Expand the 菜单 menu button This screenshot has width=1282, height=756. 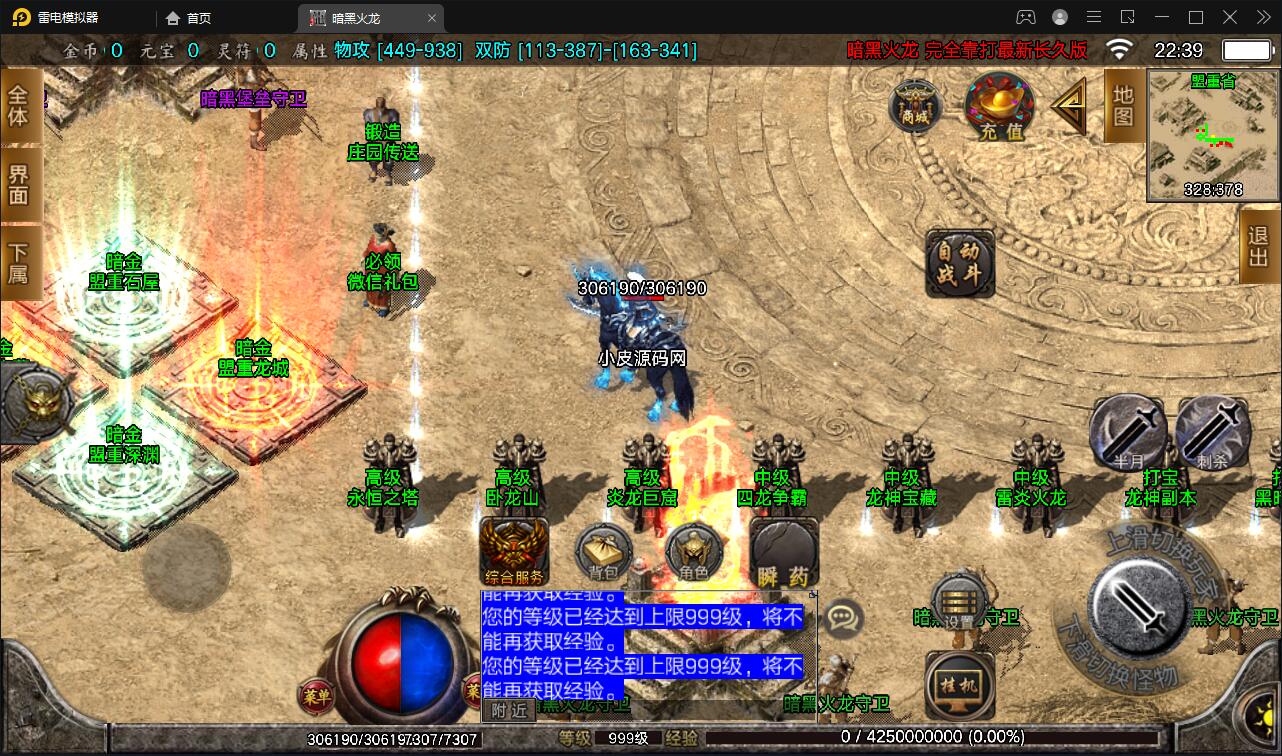318,696
